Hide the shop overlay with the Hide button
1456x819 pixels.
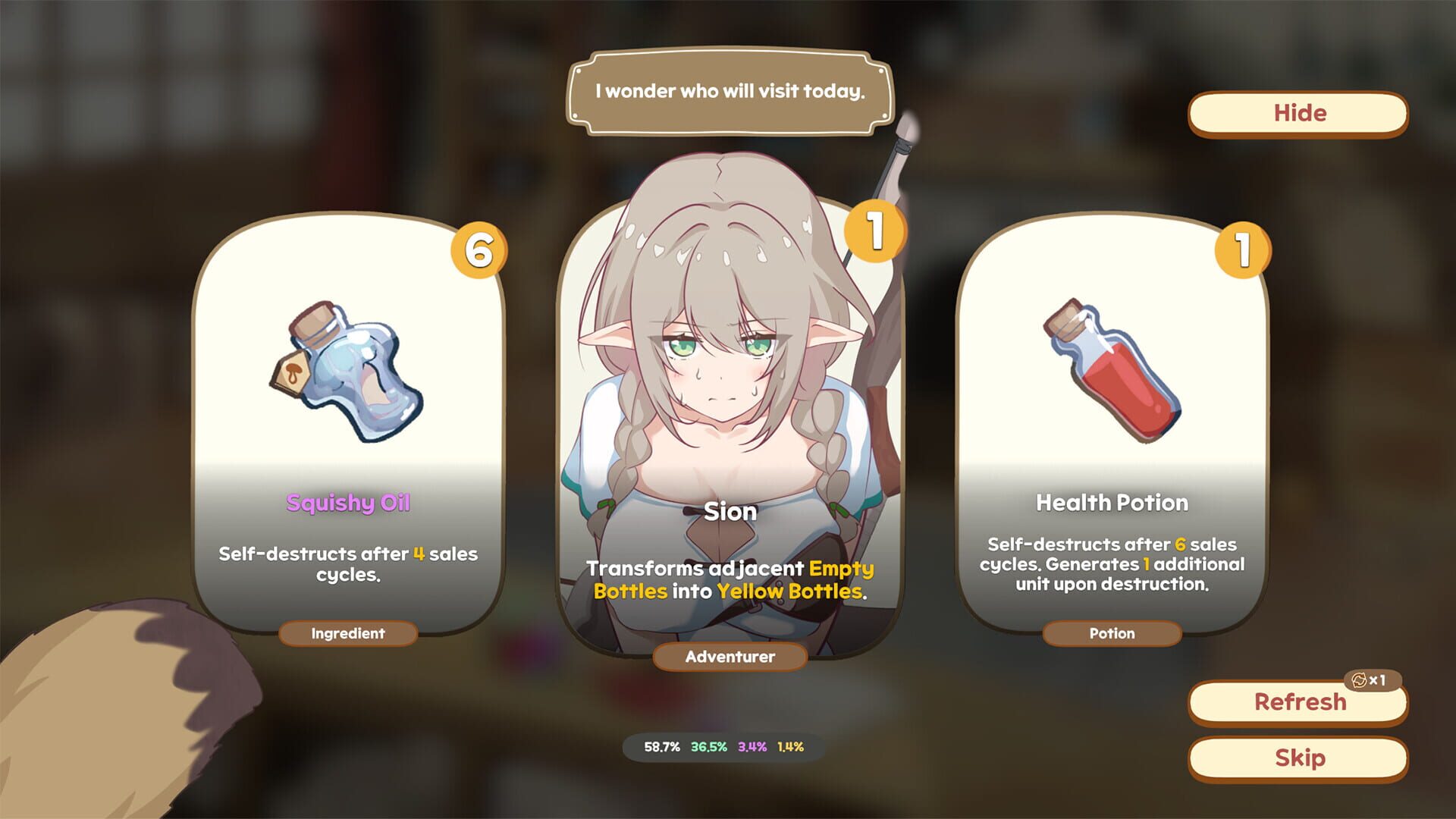point(1298,112)
